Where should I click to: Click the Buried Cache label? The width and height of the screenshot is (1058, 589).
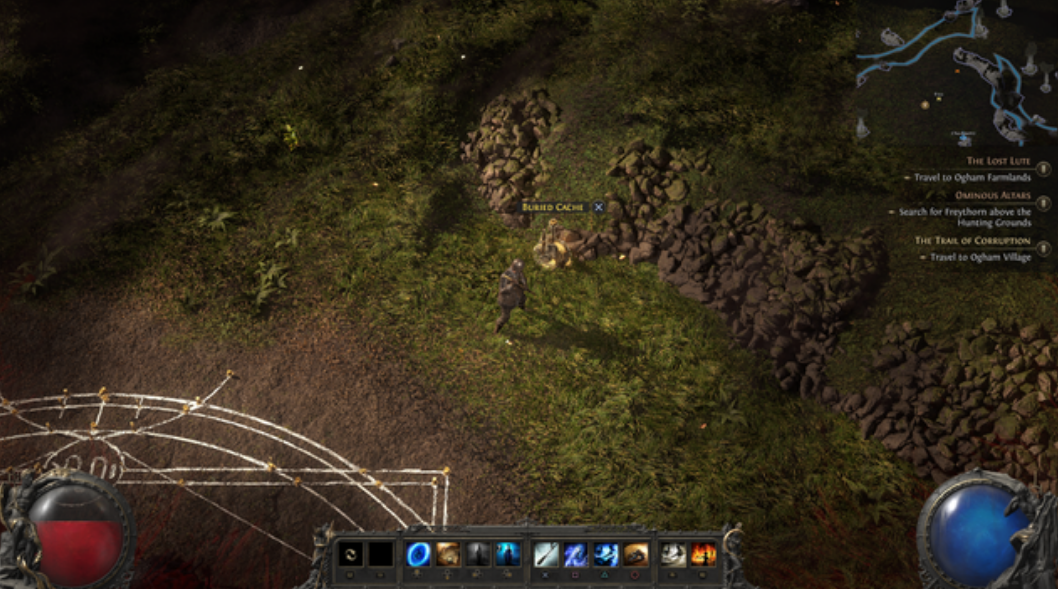(554, 207)
